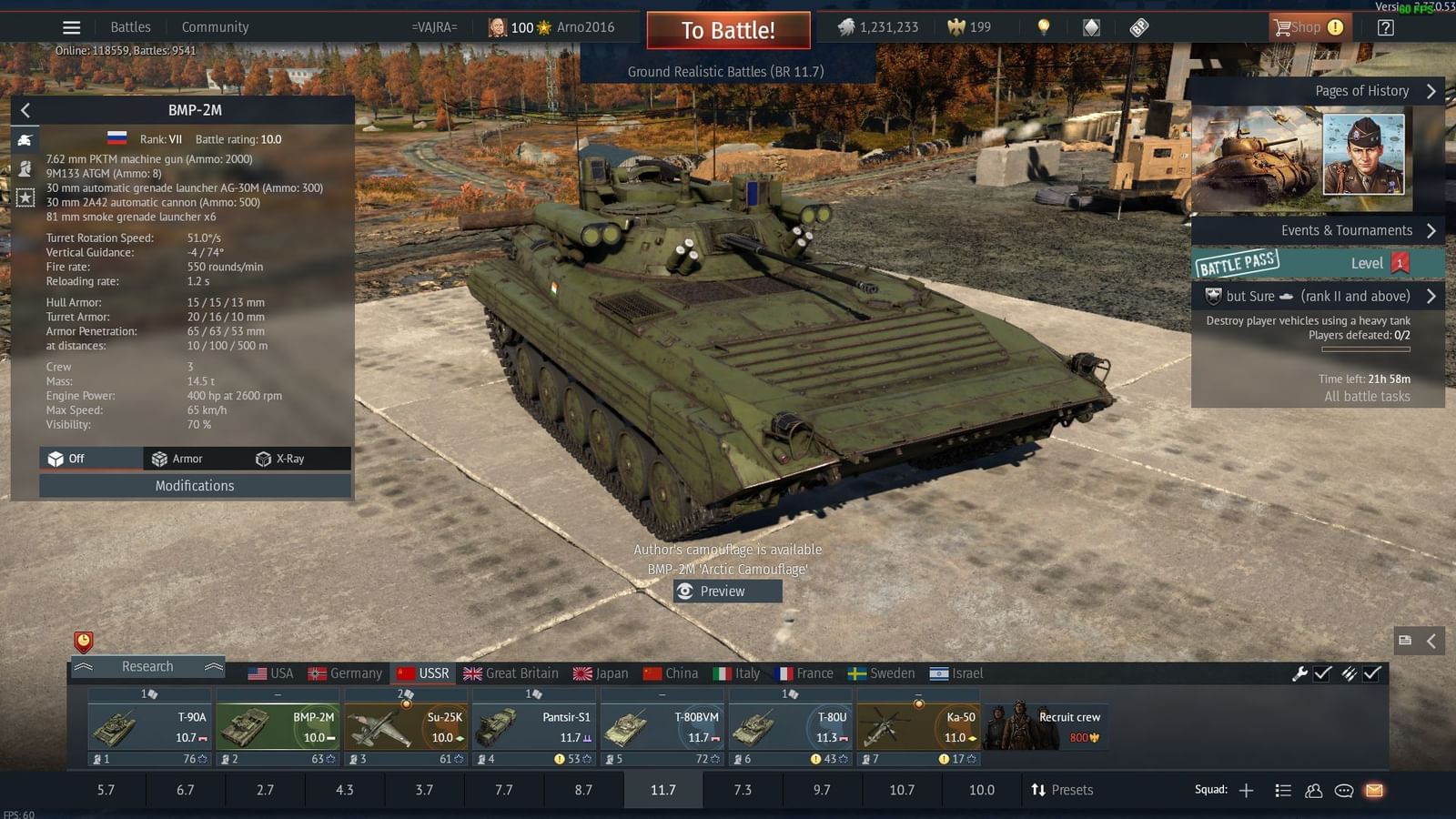Open the Battle Pass BP icon

(1140, 27)
